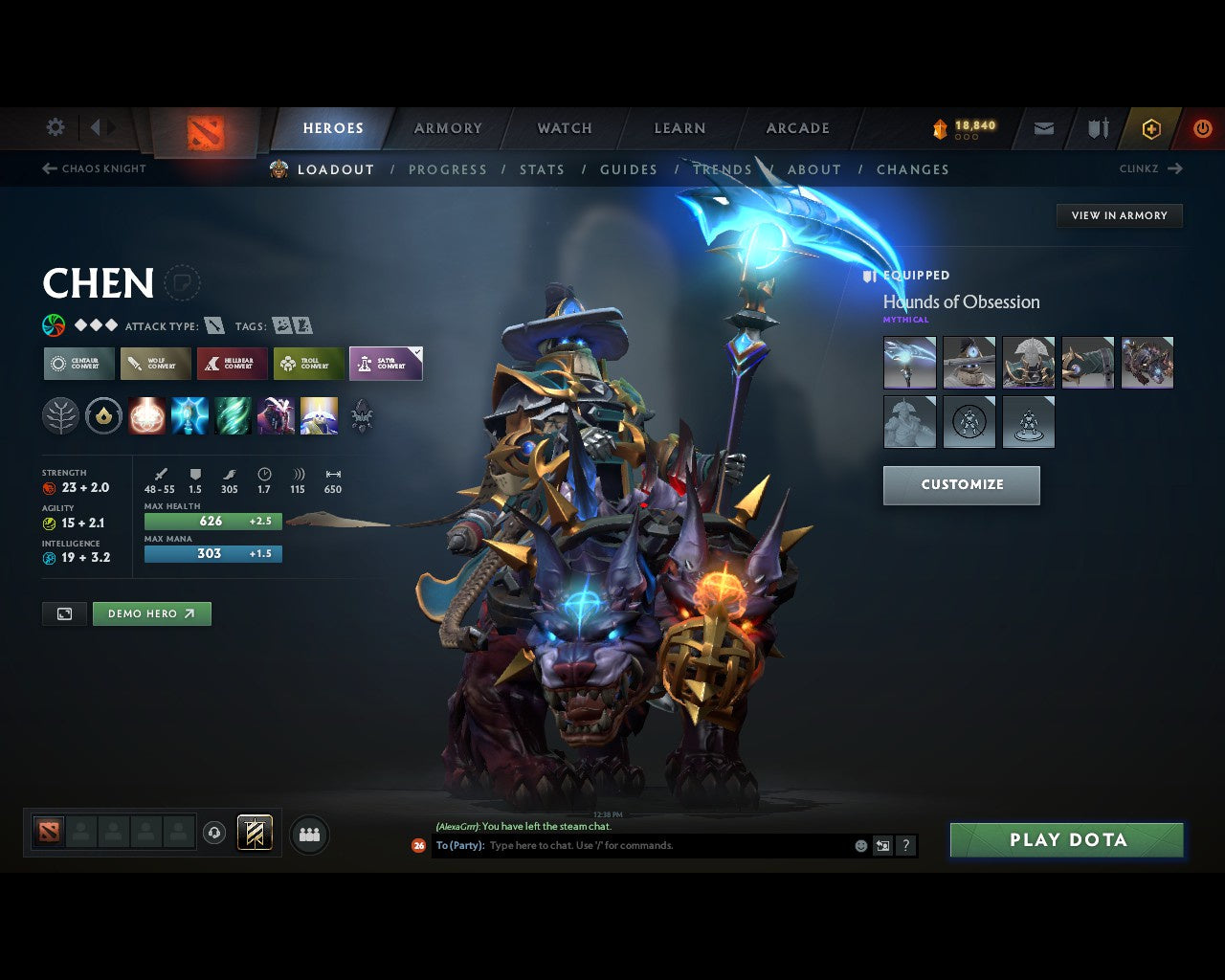Click the Play Dota button
Image resolution: width=1225 pixels, height=980 pixels.
coord(1066,839)
